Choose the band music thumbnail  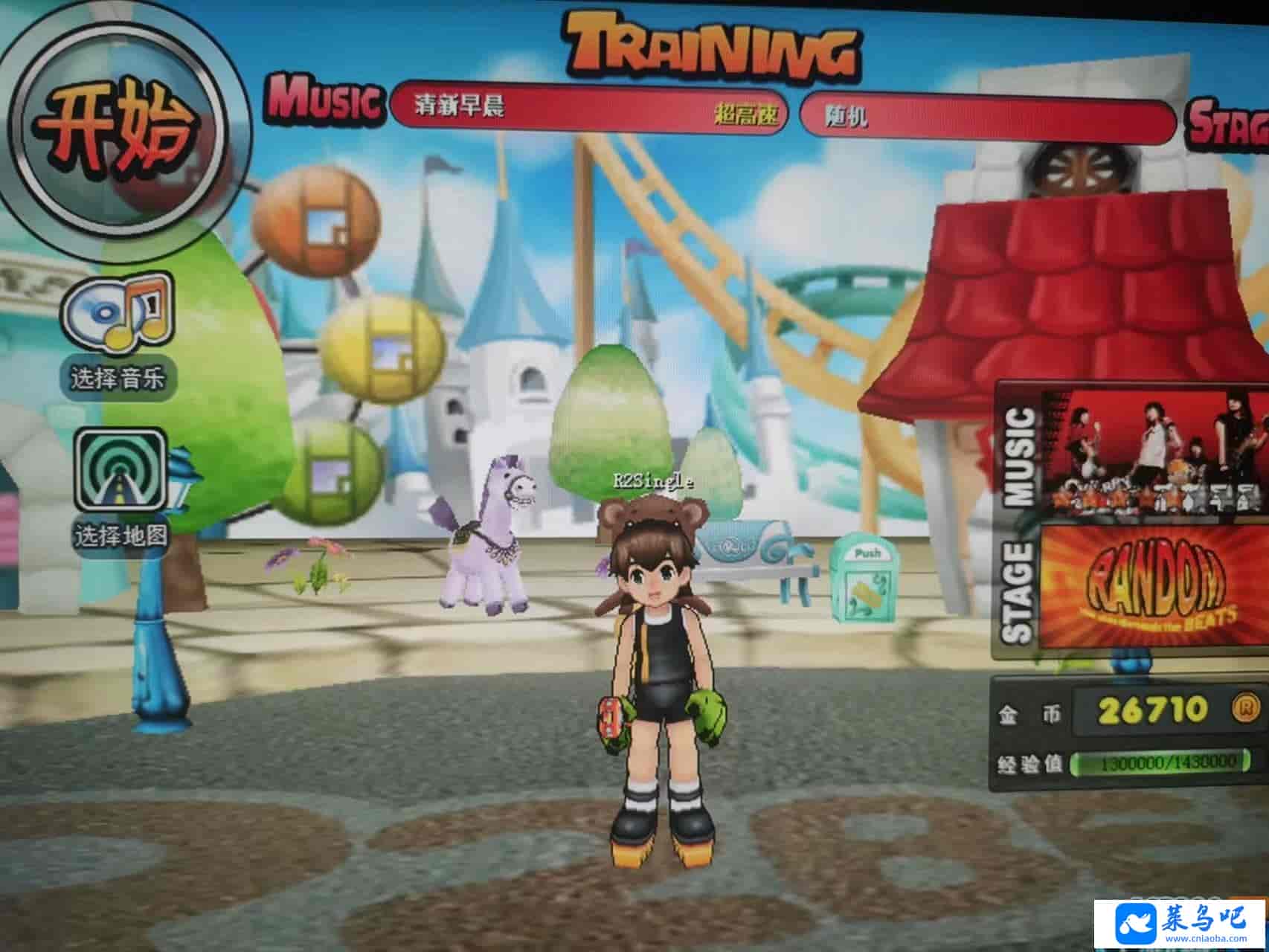(1151, 455)
